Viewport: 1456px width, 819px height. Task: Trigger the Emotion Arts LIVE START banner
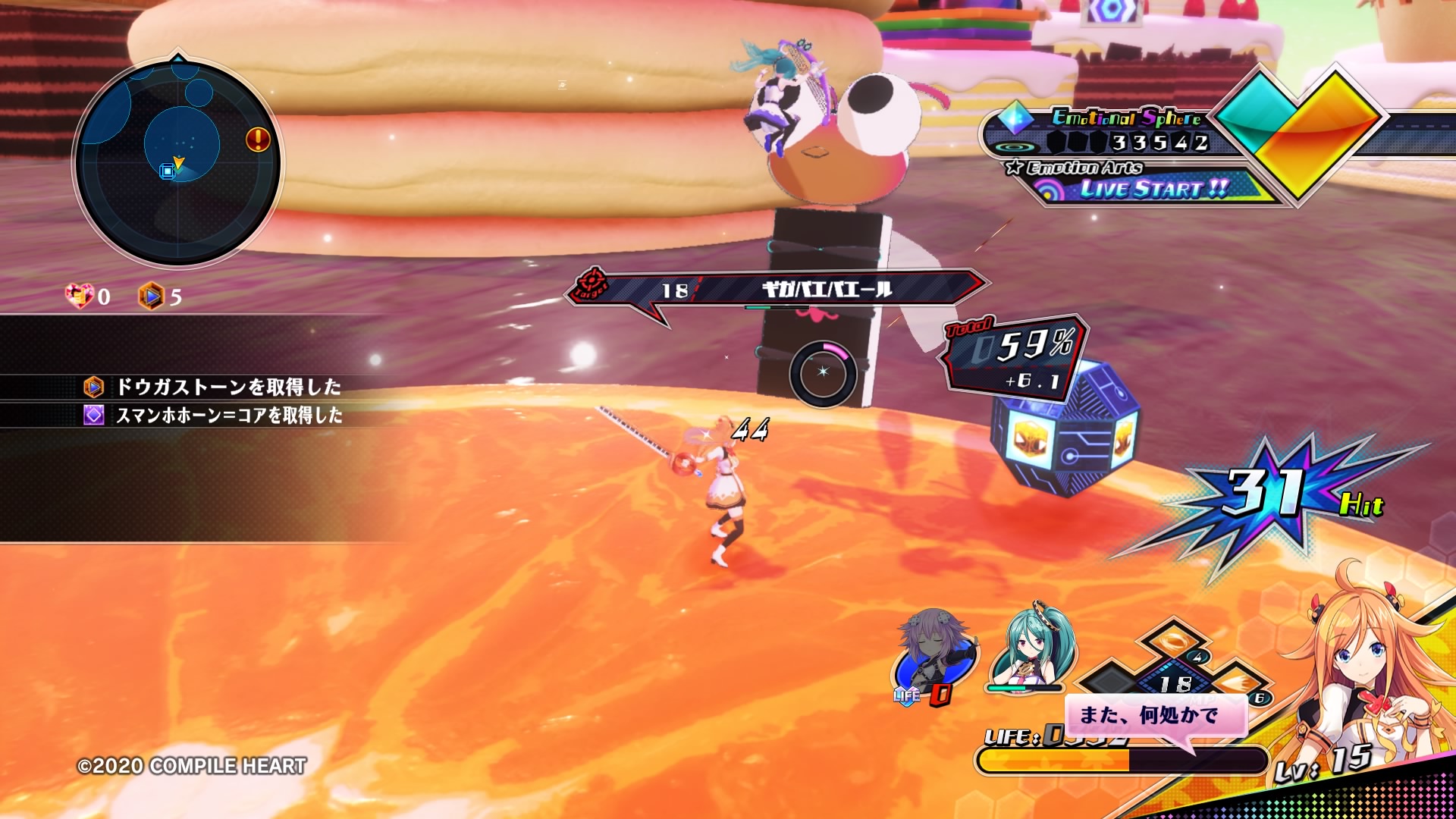click(x=1153, y=188)
